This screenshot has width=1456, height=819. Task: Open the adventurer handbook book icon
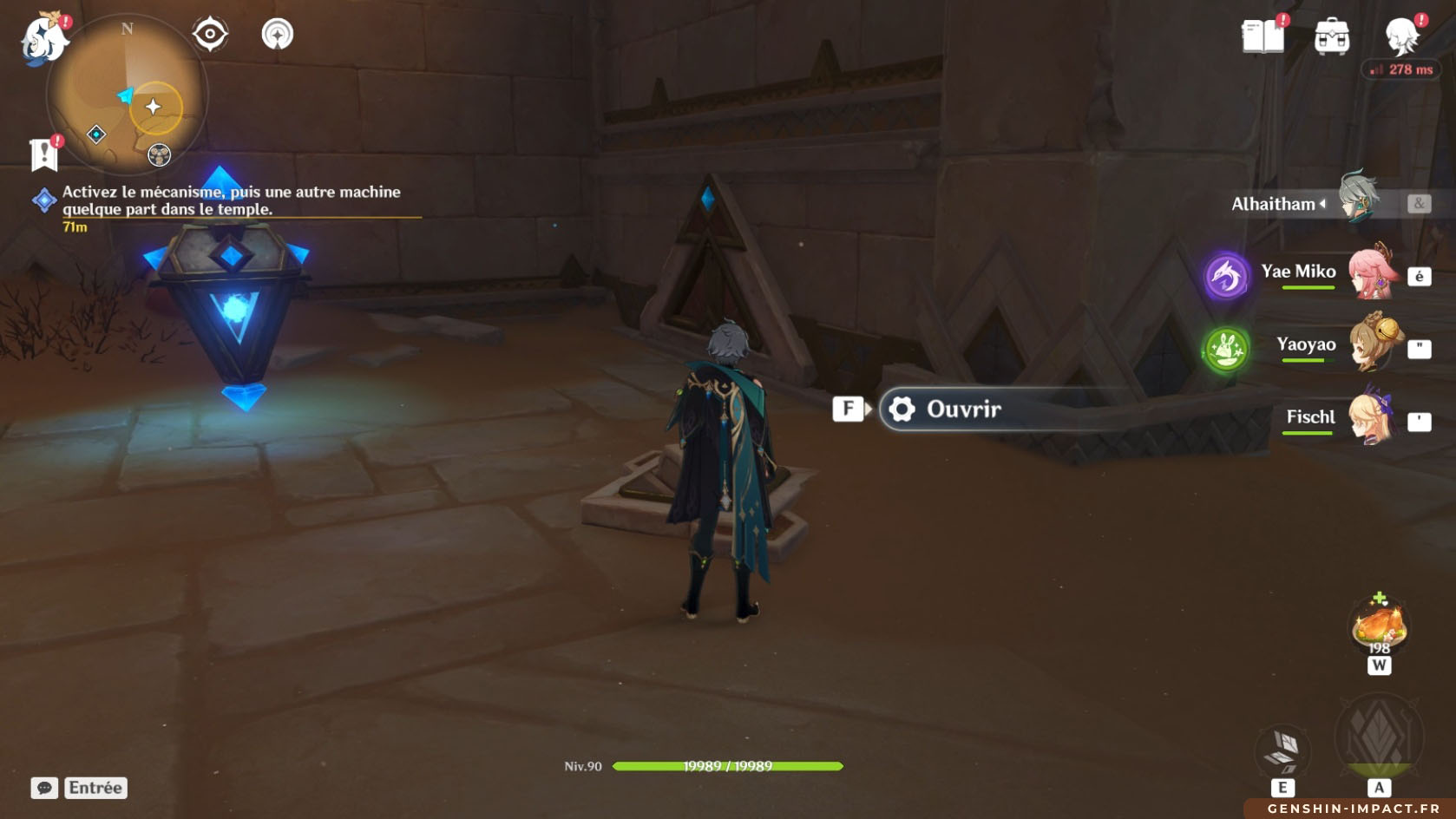[1263, 36]
